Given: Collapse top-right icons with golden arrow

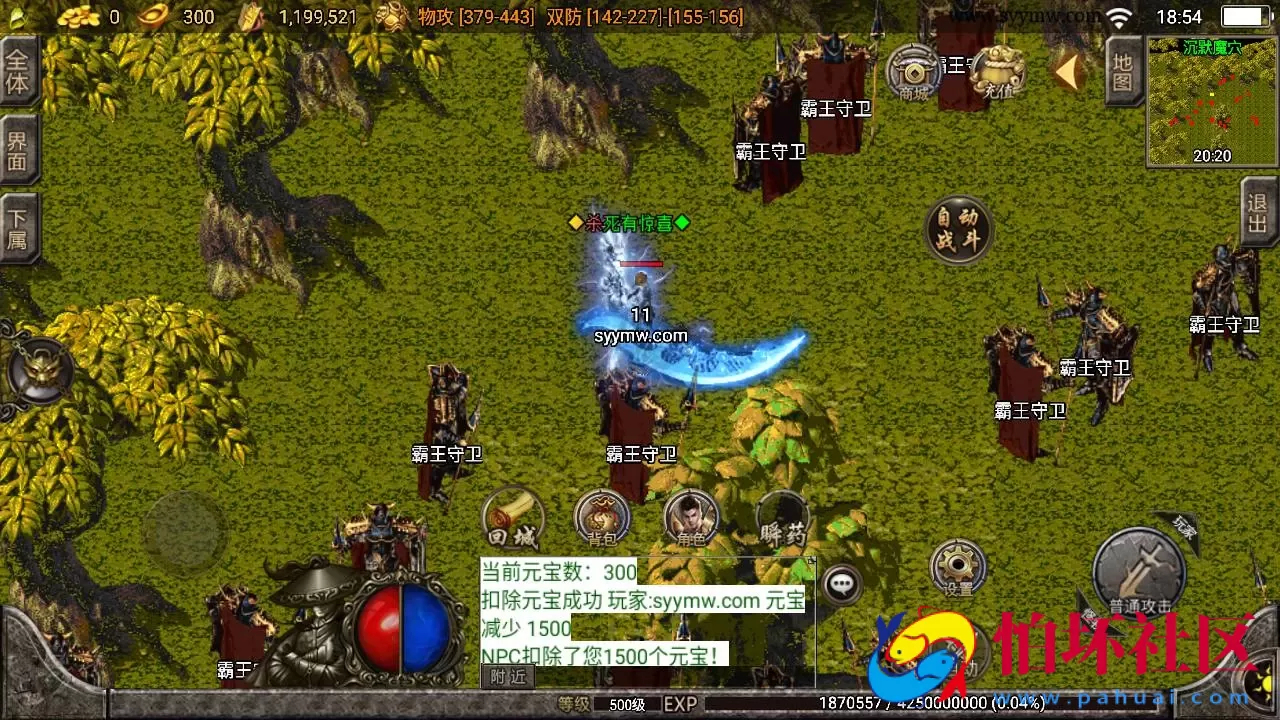Looking at the screenshot, I should [x=1068, y=70].
